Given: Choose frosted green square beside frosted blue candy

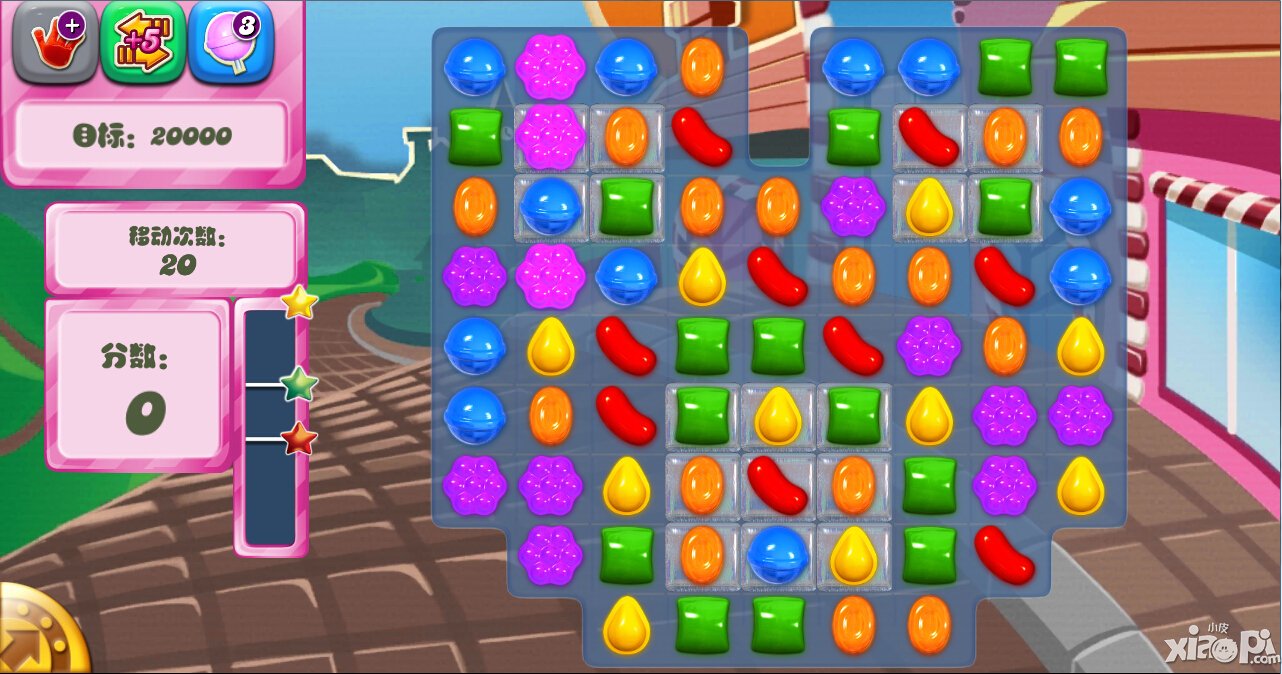Looking at the screenshot, I should [626, 206].
